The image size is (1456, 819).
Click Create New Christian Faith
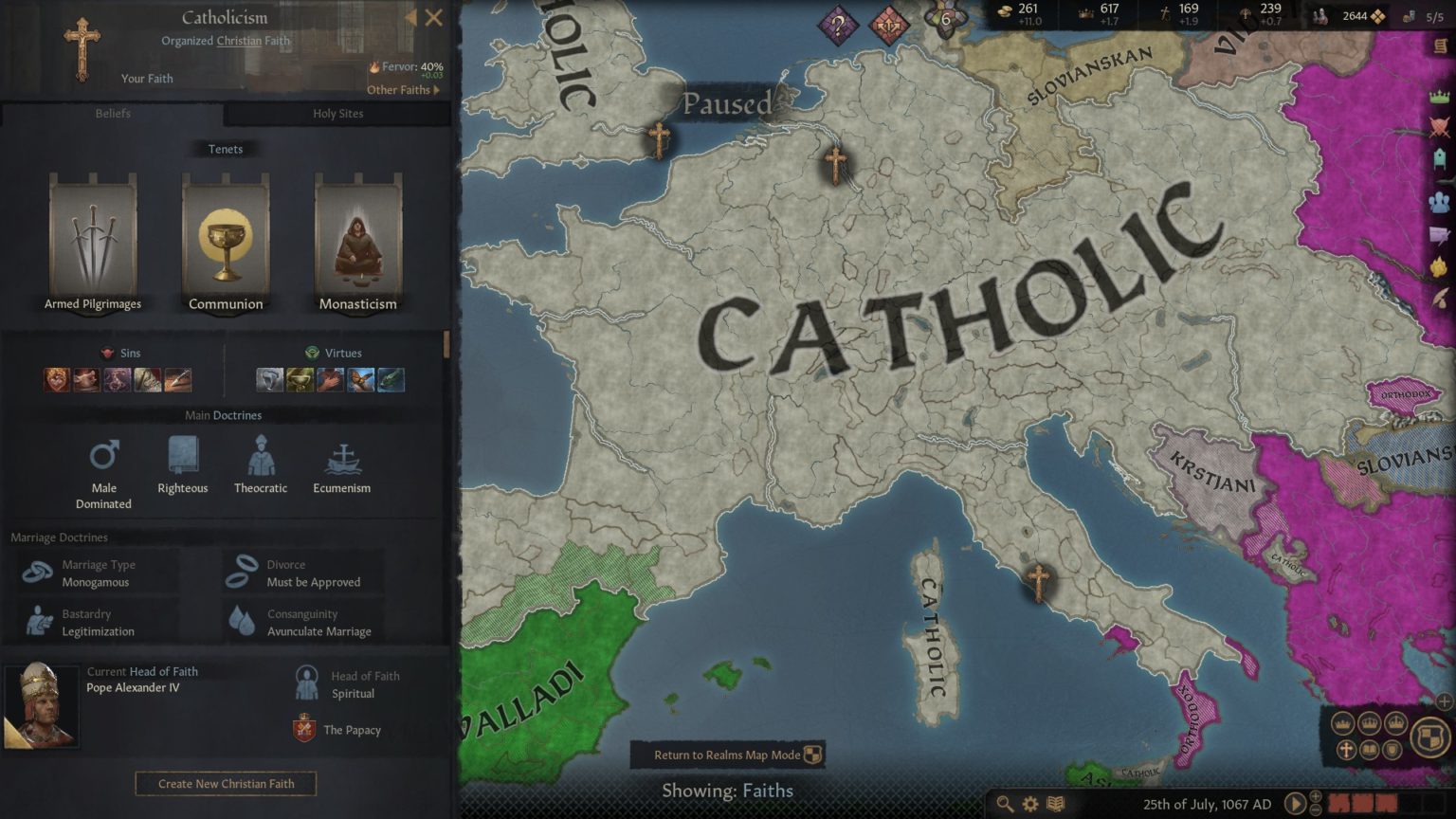(x=225, y=784)
